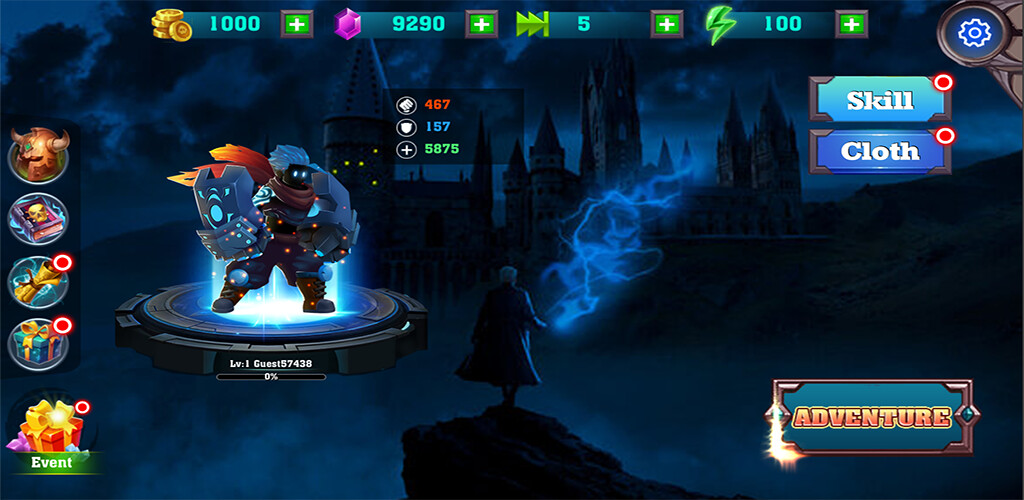This screenshot has height=500, width=1024.
Task: Open the Skill menu
Action: pos(880,101)
